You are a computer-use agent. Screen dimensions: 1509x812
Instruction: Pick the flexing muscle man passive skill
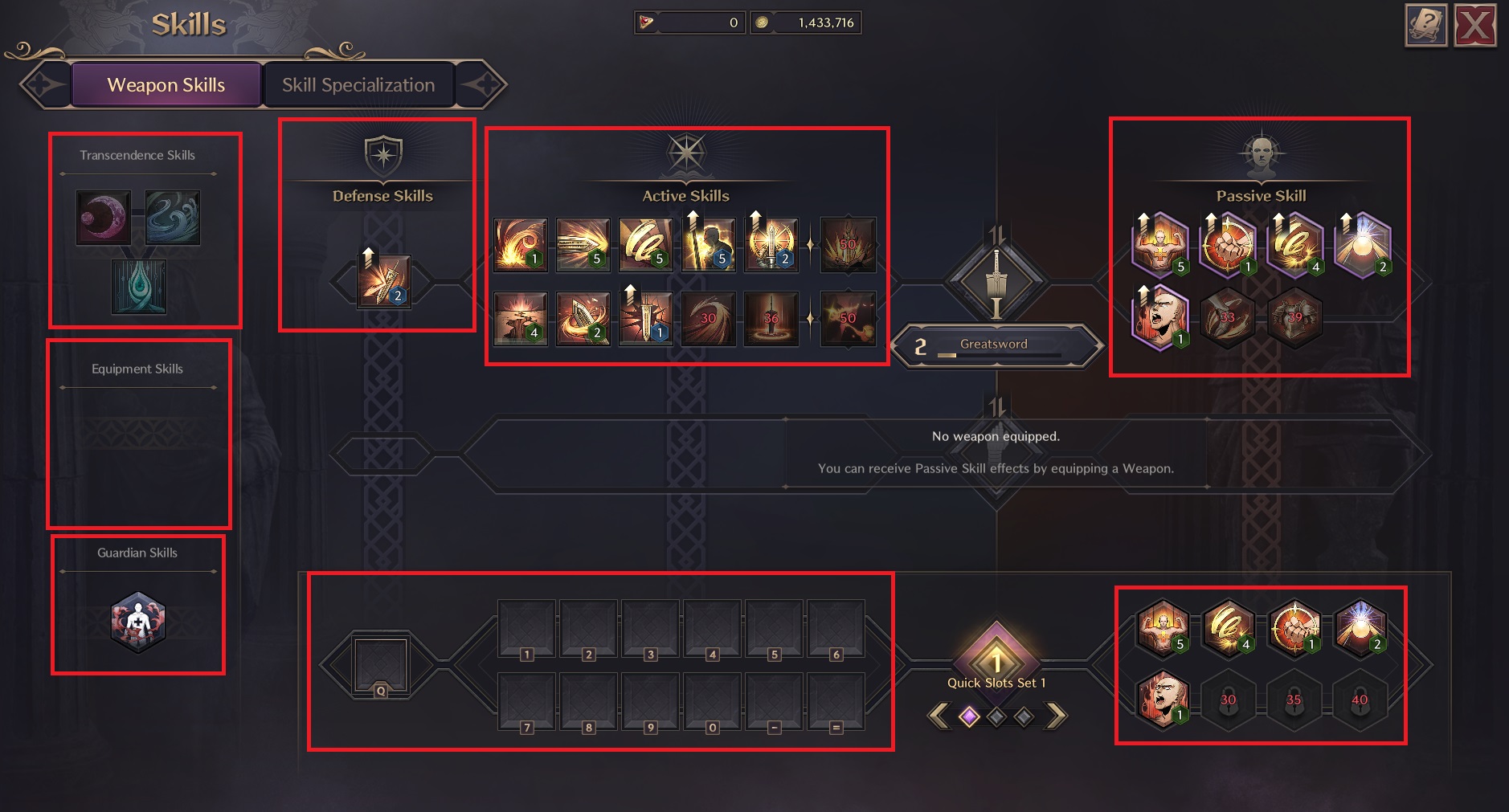tap(1159, 244)
